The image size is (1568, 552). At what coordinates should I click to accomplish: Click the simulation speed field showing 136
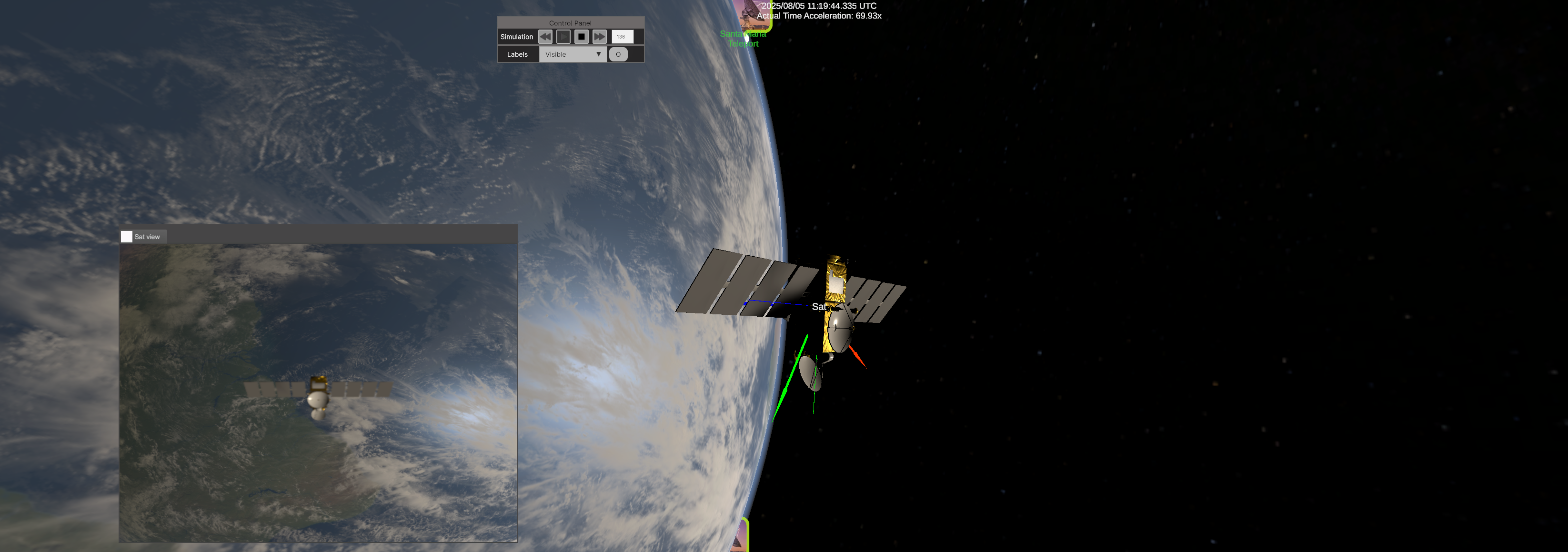coord(620,37)
